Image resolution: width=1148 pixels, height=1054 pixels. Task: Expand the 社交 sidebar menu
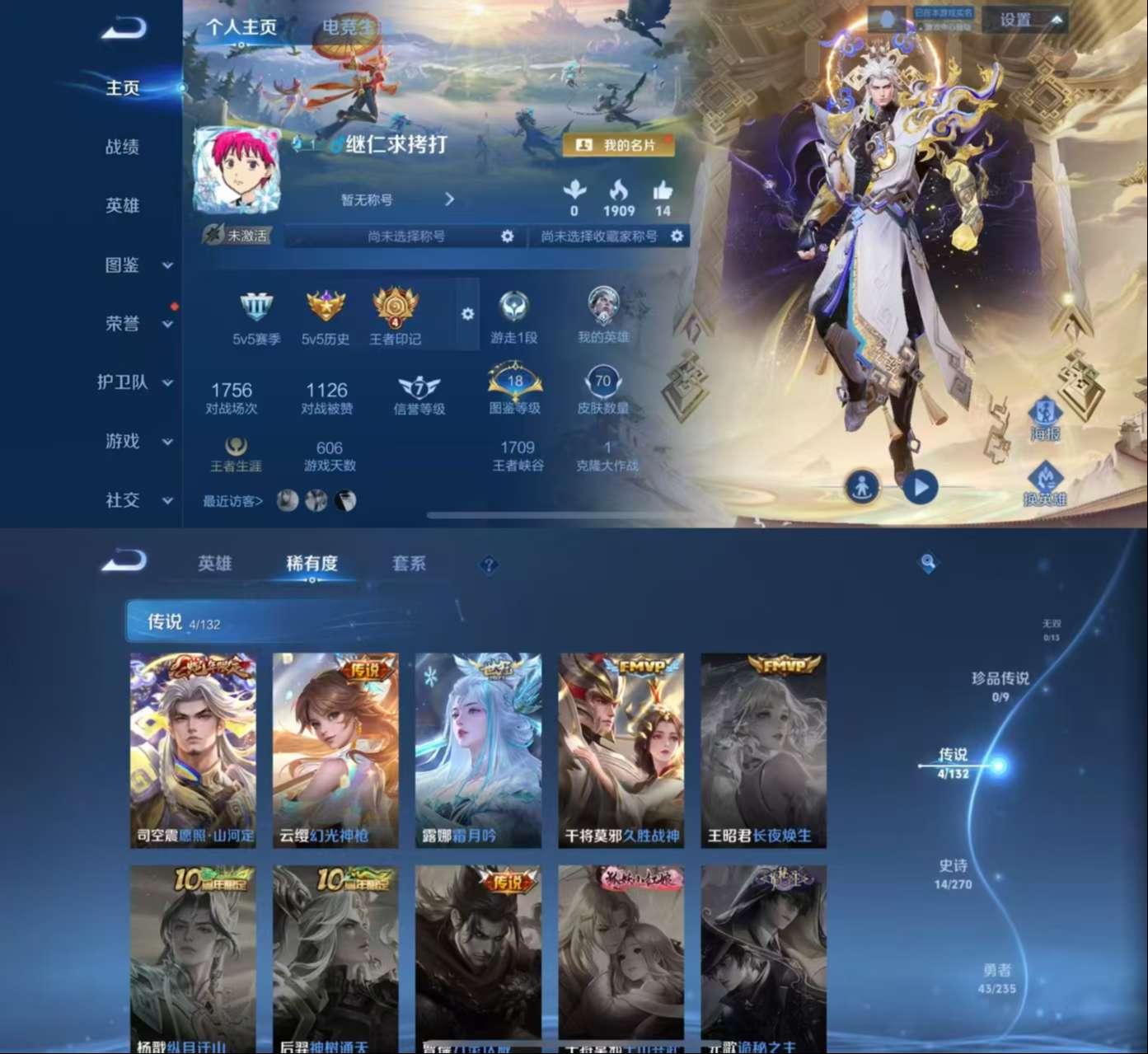[x=132, y=501]
